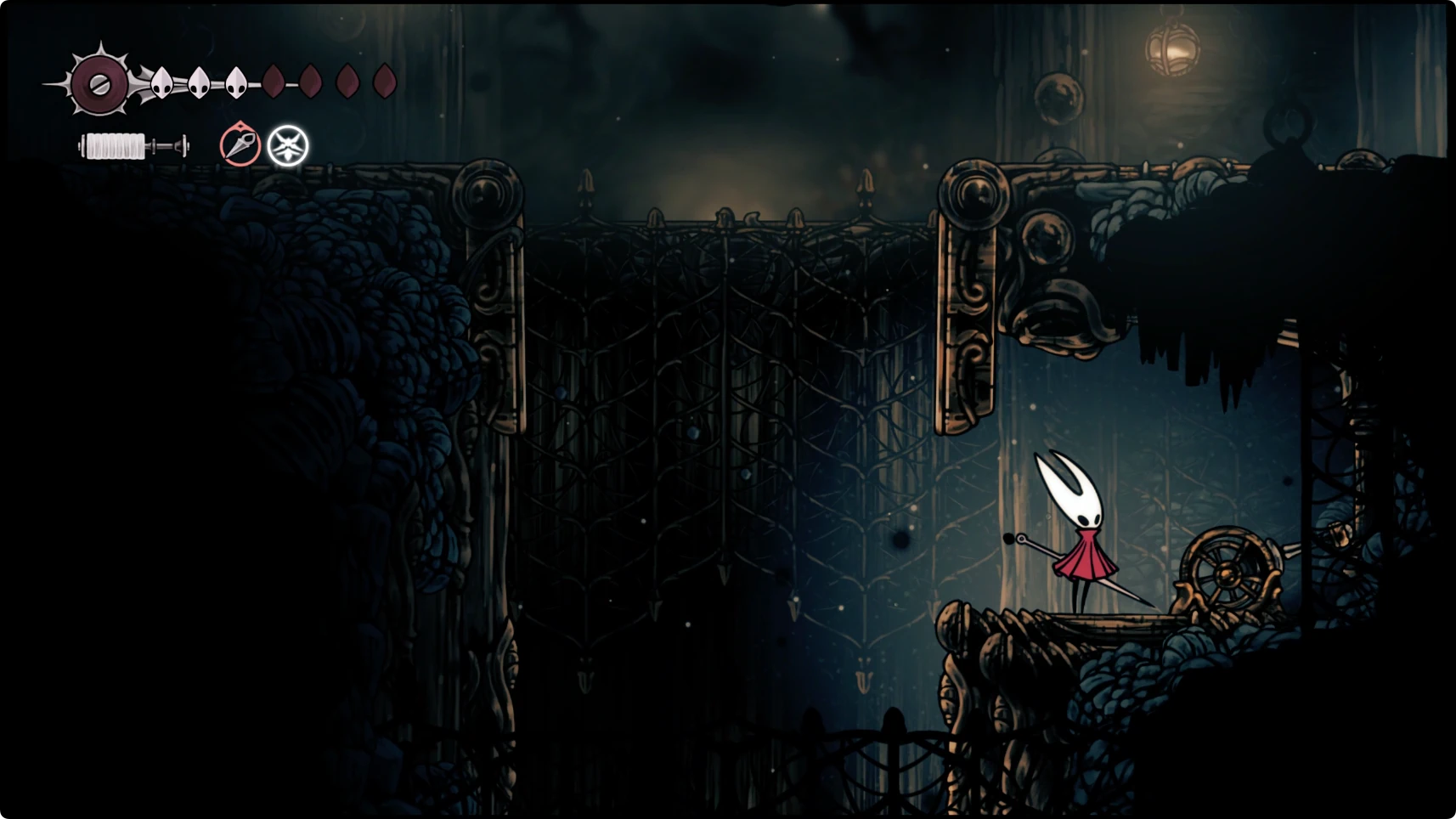The image size is (1456, 819).
Task: Click the spiked crest emblem with the screw
Action: coord(99,83)
